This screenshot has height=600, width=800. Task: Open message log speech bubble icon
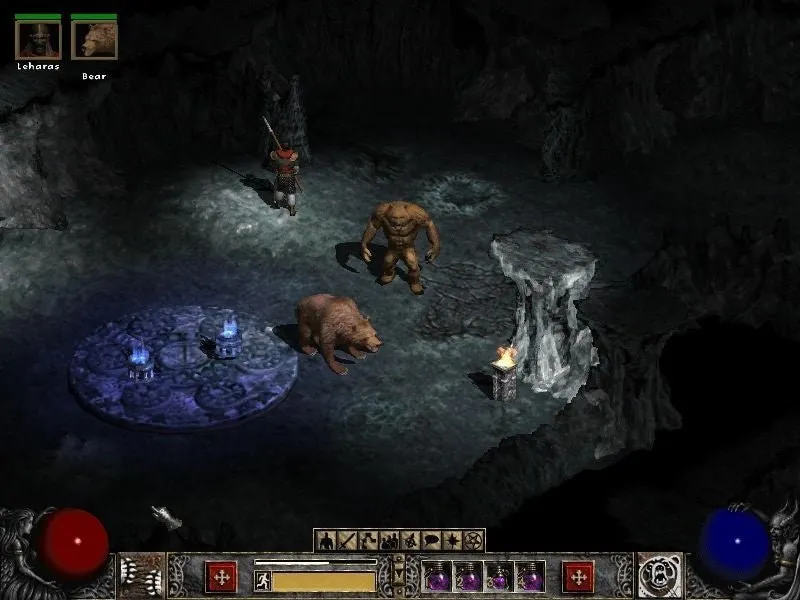click(431, 541)
